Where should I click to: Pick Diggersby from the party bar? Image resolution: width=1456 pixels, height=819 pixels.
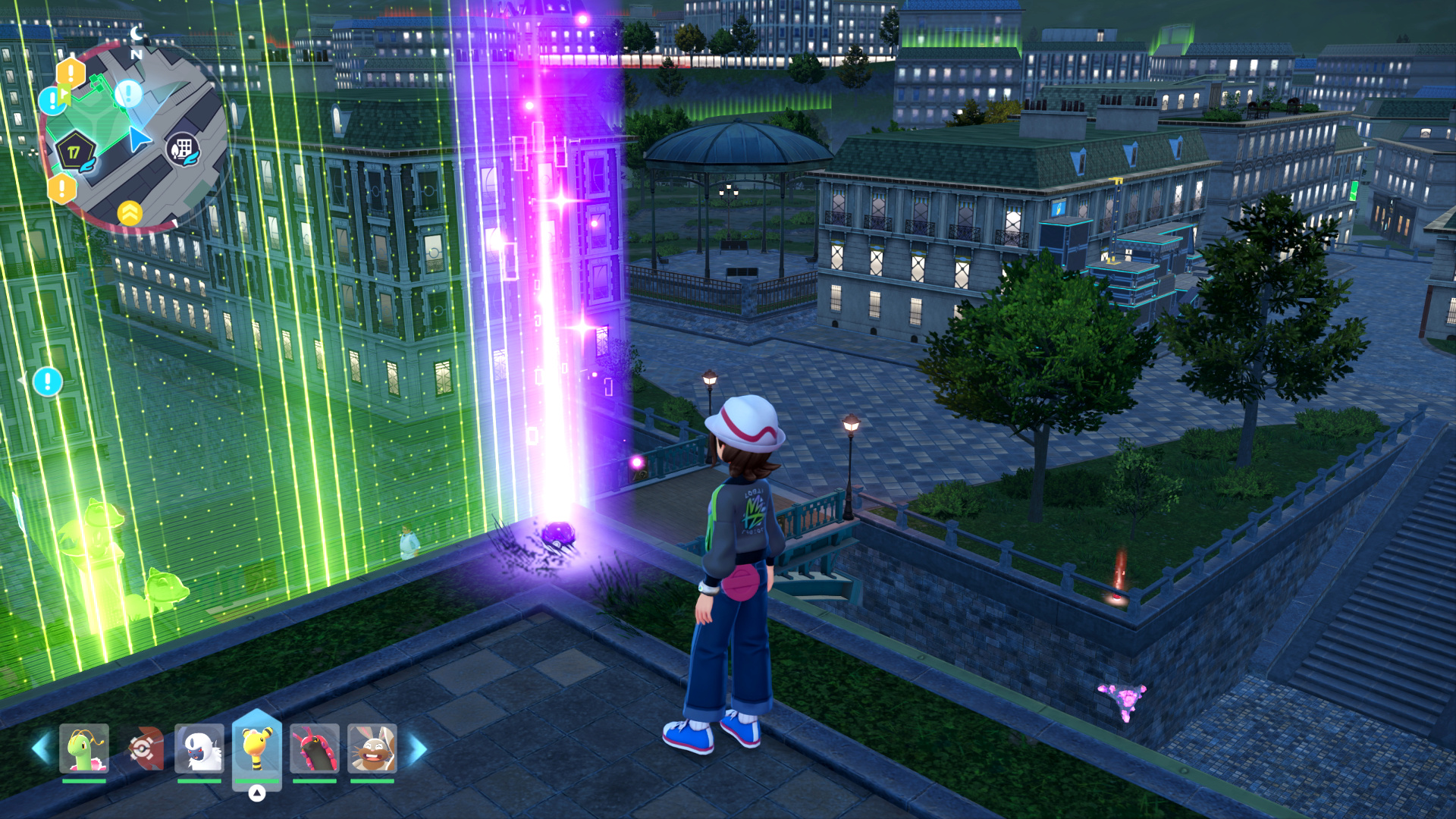coord(372,748)
